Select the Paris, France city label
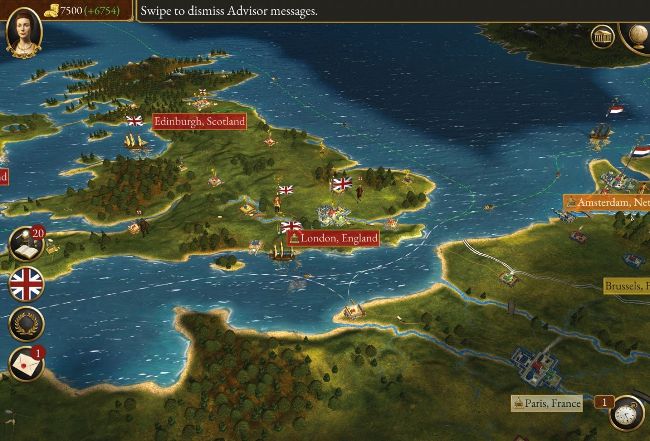This screenshot has height=441, width=650. pos(547,403)
